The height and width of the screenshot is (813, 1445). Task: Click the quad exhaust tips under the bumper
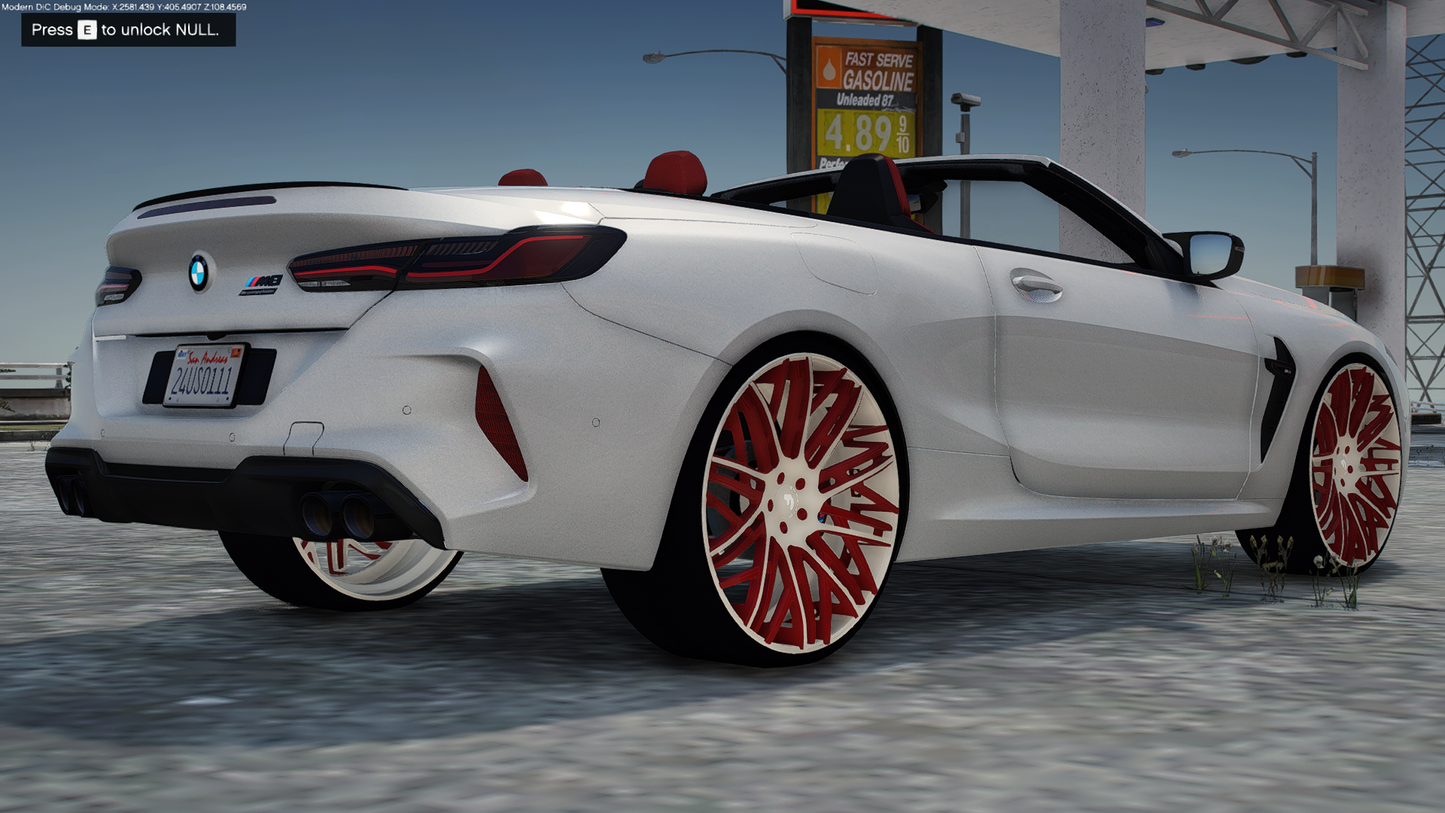[340, 510]
